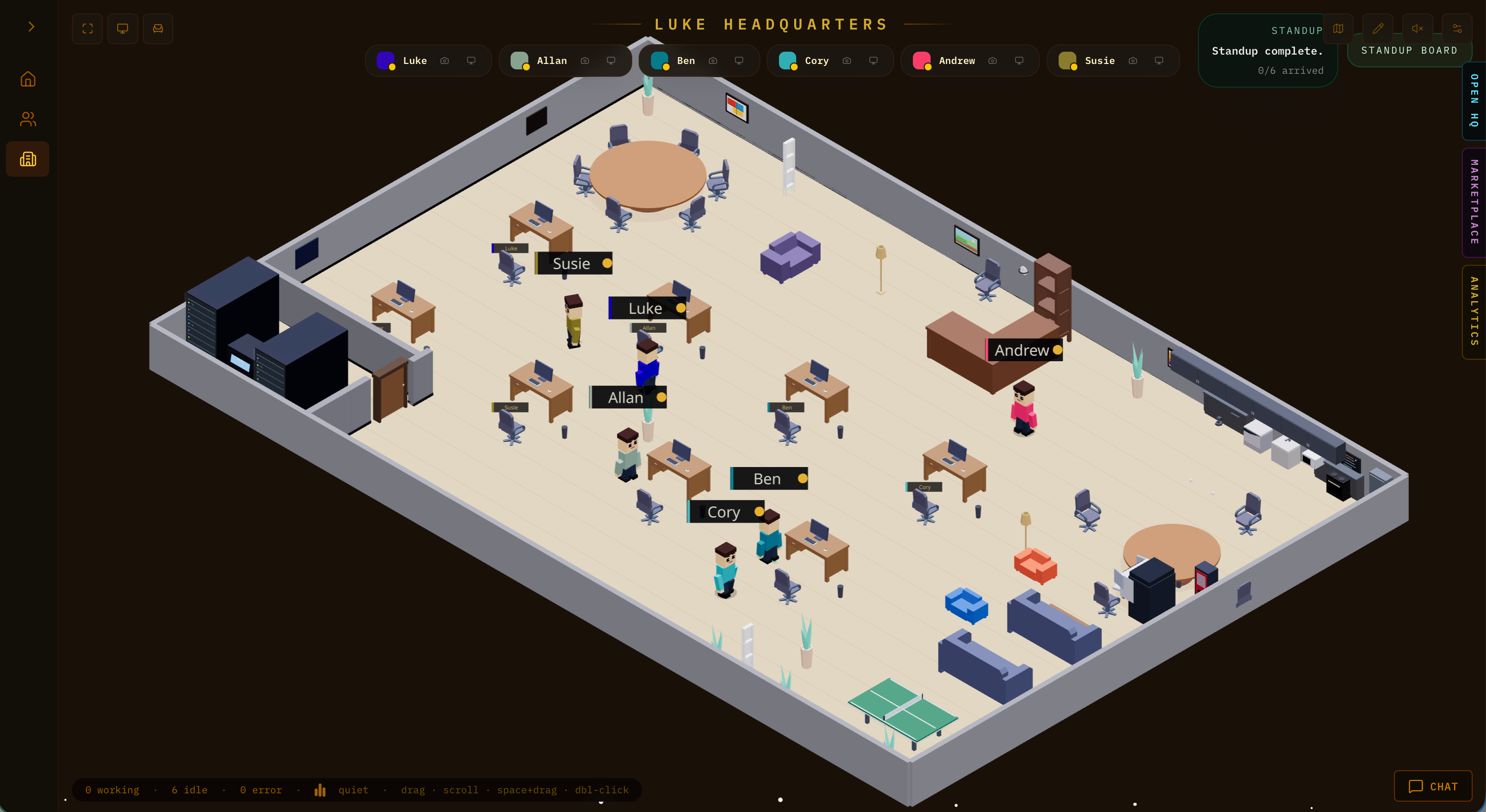Go to the Home icon in left sidebar

[28, 79]
